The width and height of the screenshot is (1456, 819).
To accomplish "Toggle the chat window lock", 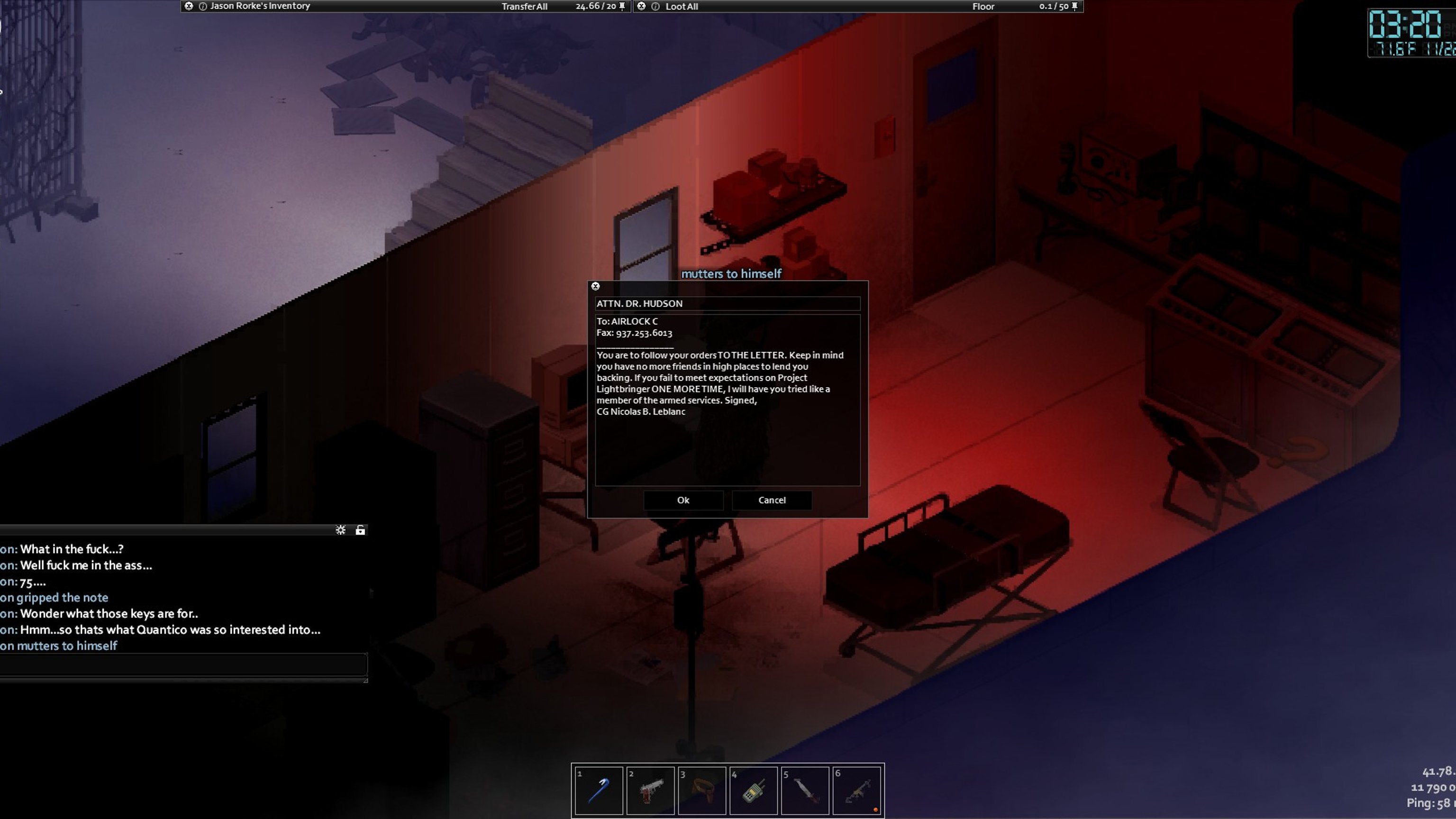I will click(x=360, y=530).
